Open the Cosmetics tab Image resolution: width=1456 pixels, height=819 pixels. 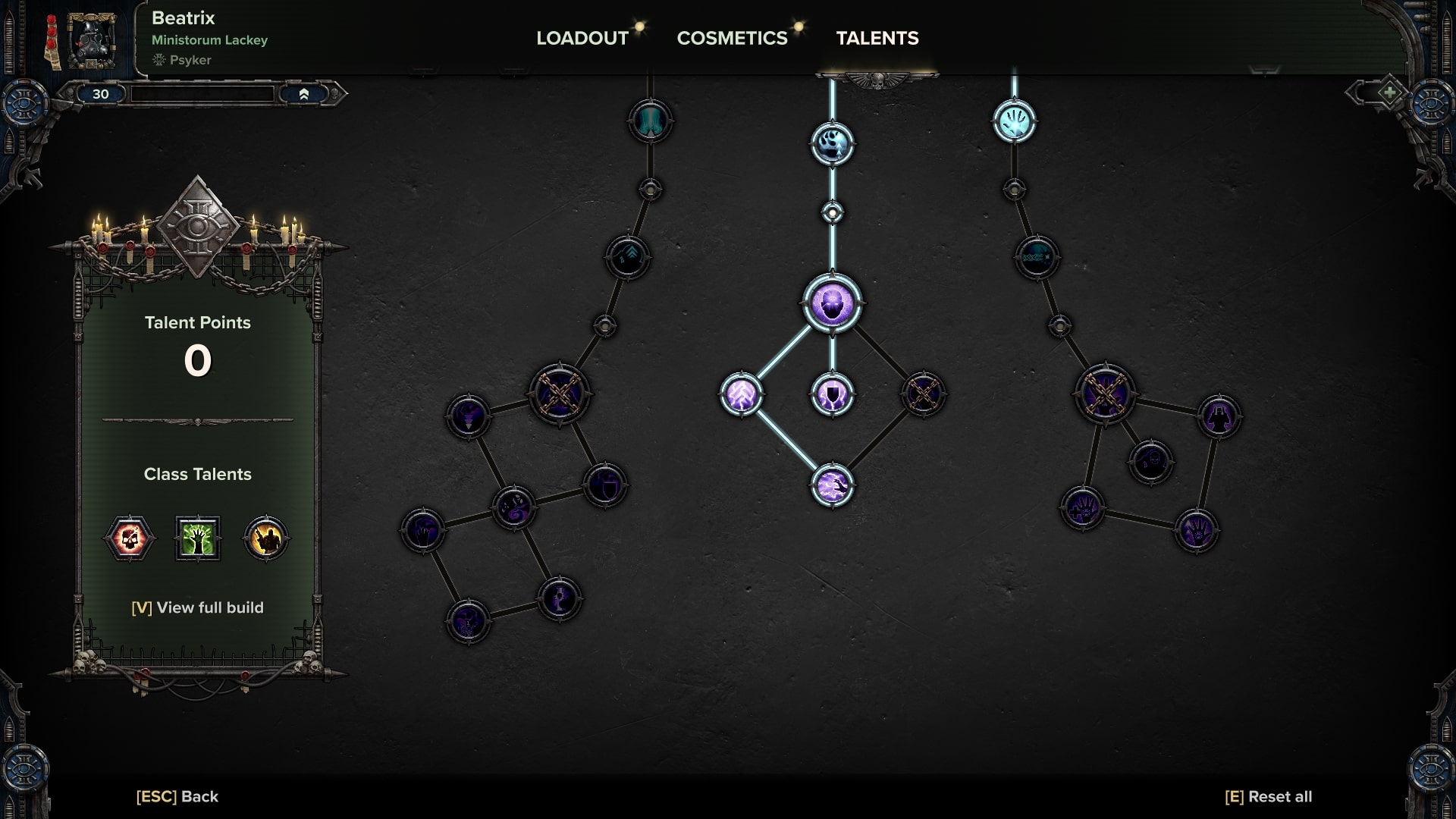click(x=732, y=38)
